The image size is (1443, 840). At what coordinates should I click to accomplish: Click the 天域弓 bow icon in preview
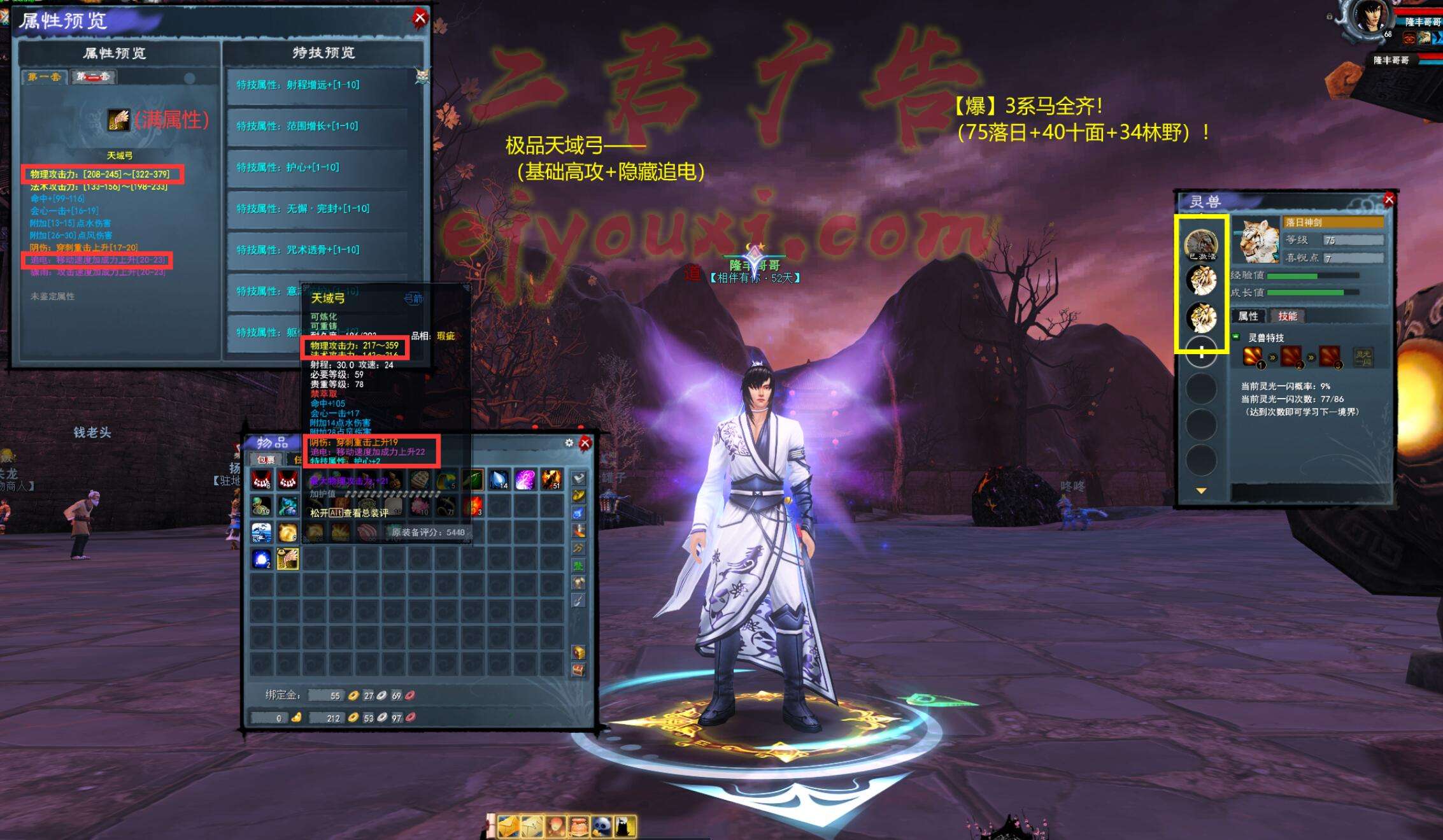pos(118,120)
